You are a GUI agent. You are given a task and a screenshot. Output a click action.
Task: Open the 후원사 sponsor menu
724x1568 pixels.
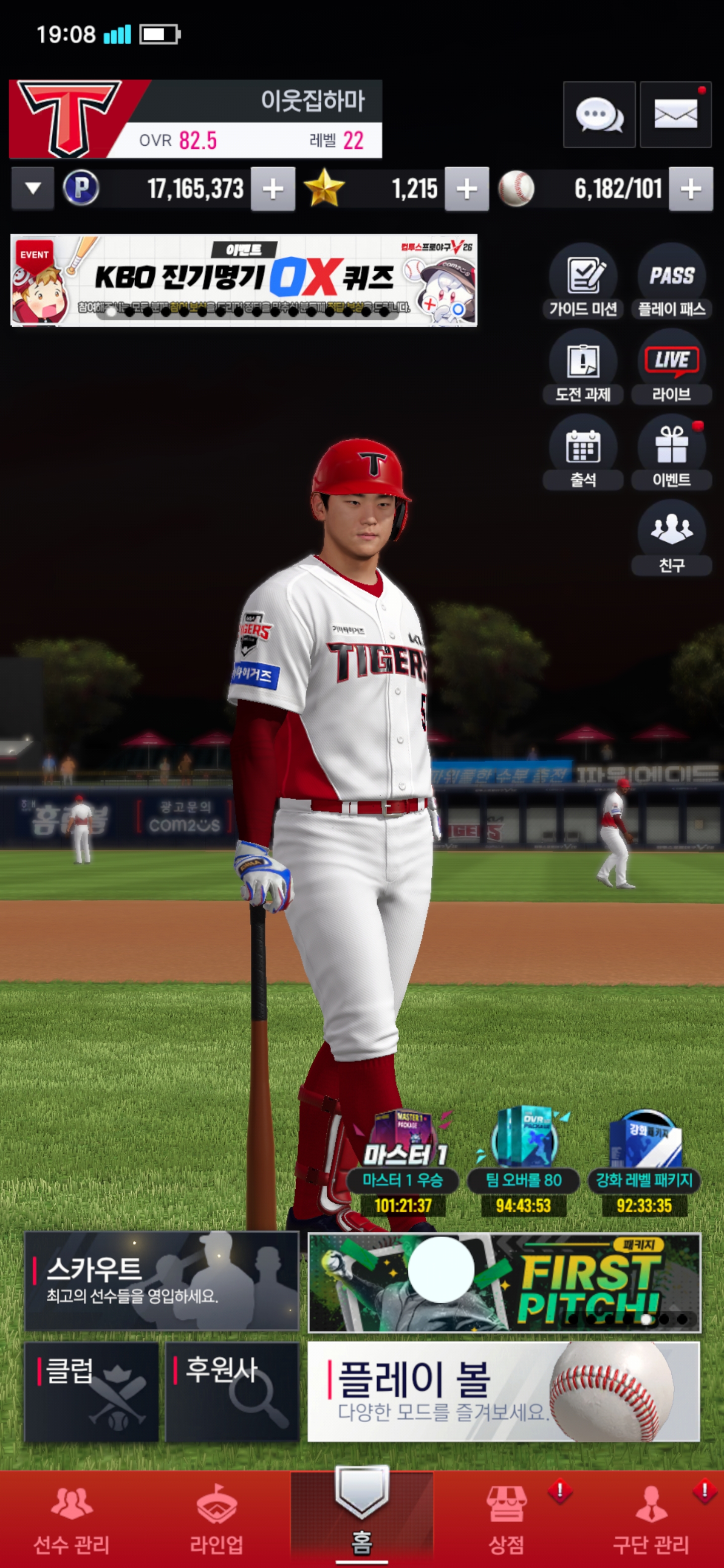point(232,1392)
